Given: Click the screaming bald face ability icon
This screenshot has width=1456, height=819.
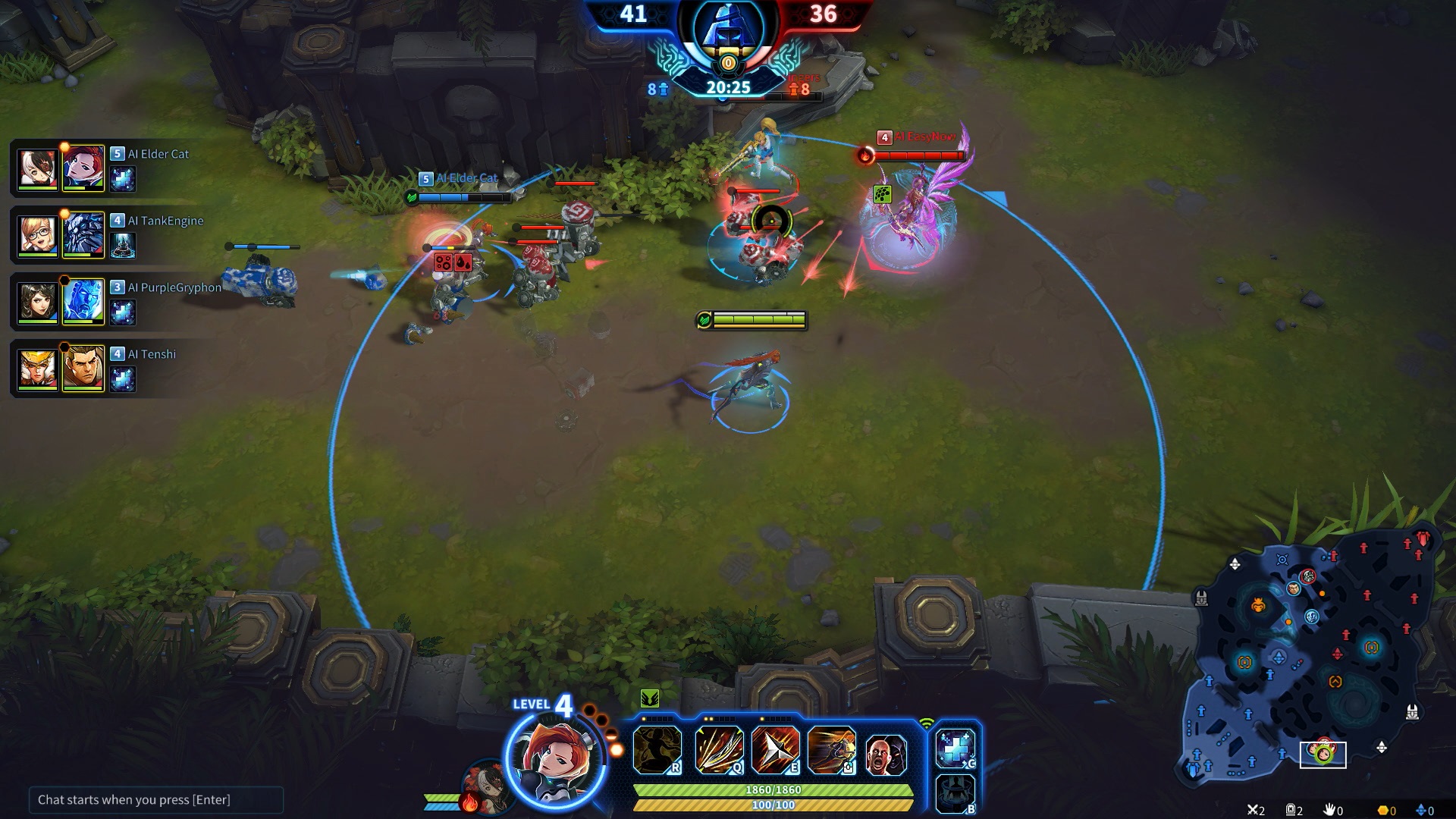Looking at the screenshot, I should tap(886, 754).
